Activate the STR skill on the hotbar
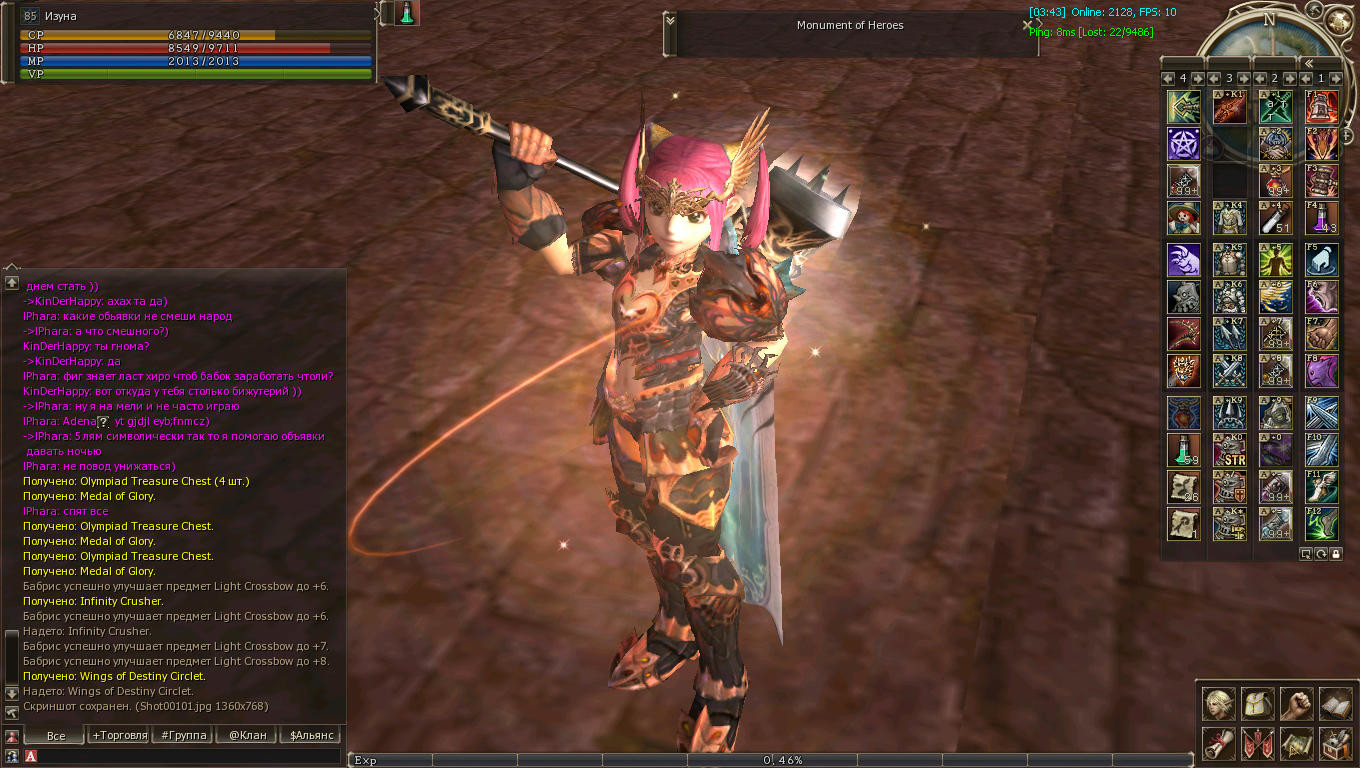The width and height of the screenshot is (1360, 768). pyautogui.click(x=1229, y=450)
